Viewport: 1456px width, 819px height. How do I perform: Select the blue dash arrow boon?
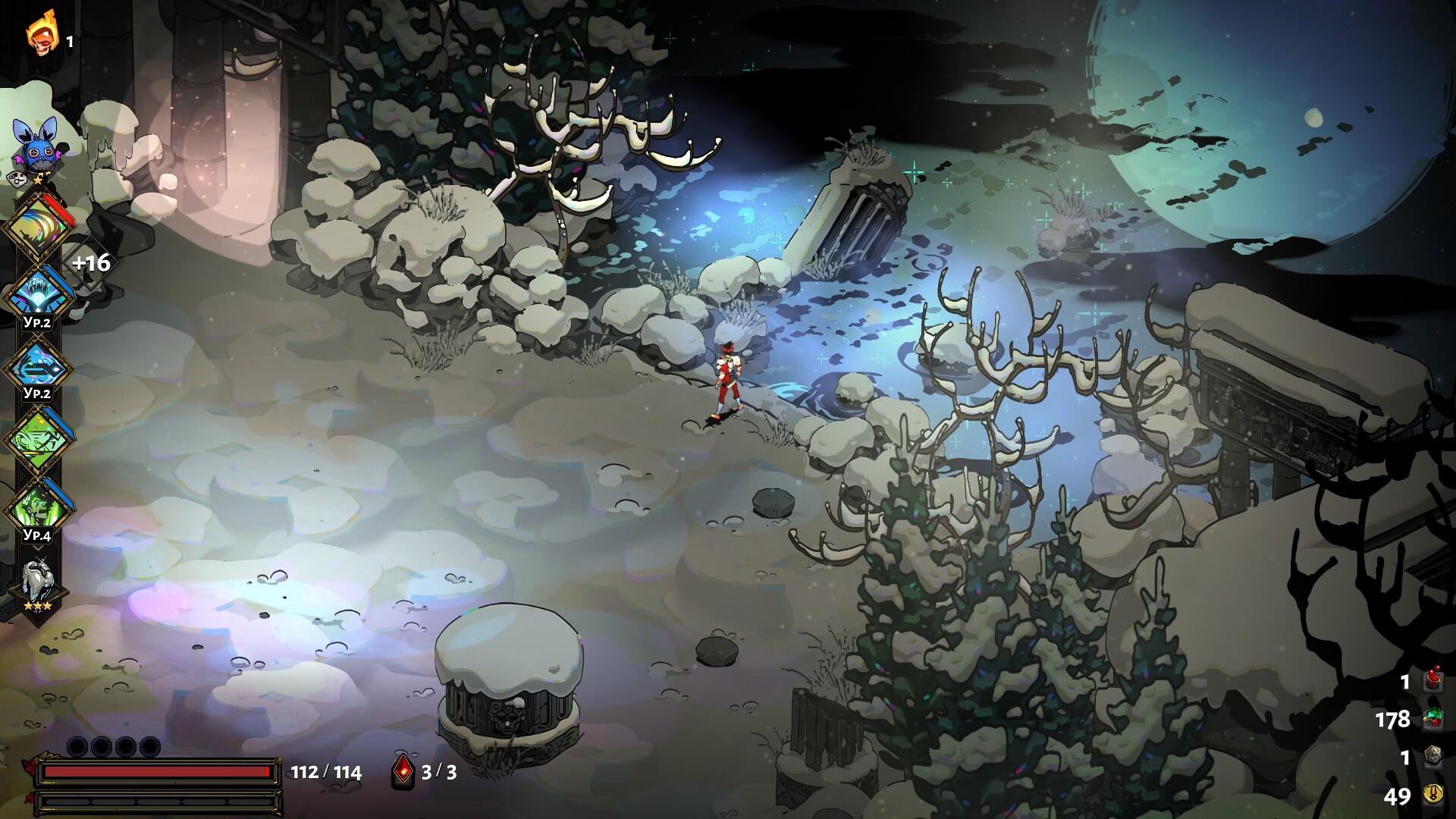[36, 368]
